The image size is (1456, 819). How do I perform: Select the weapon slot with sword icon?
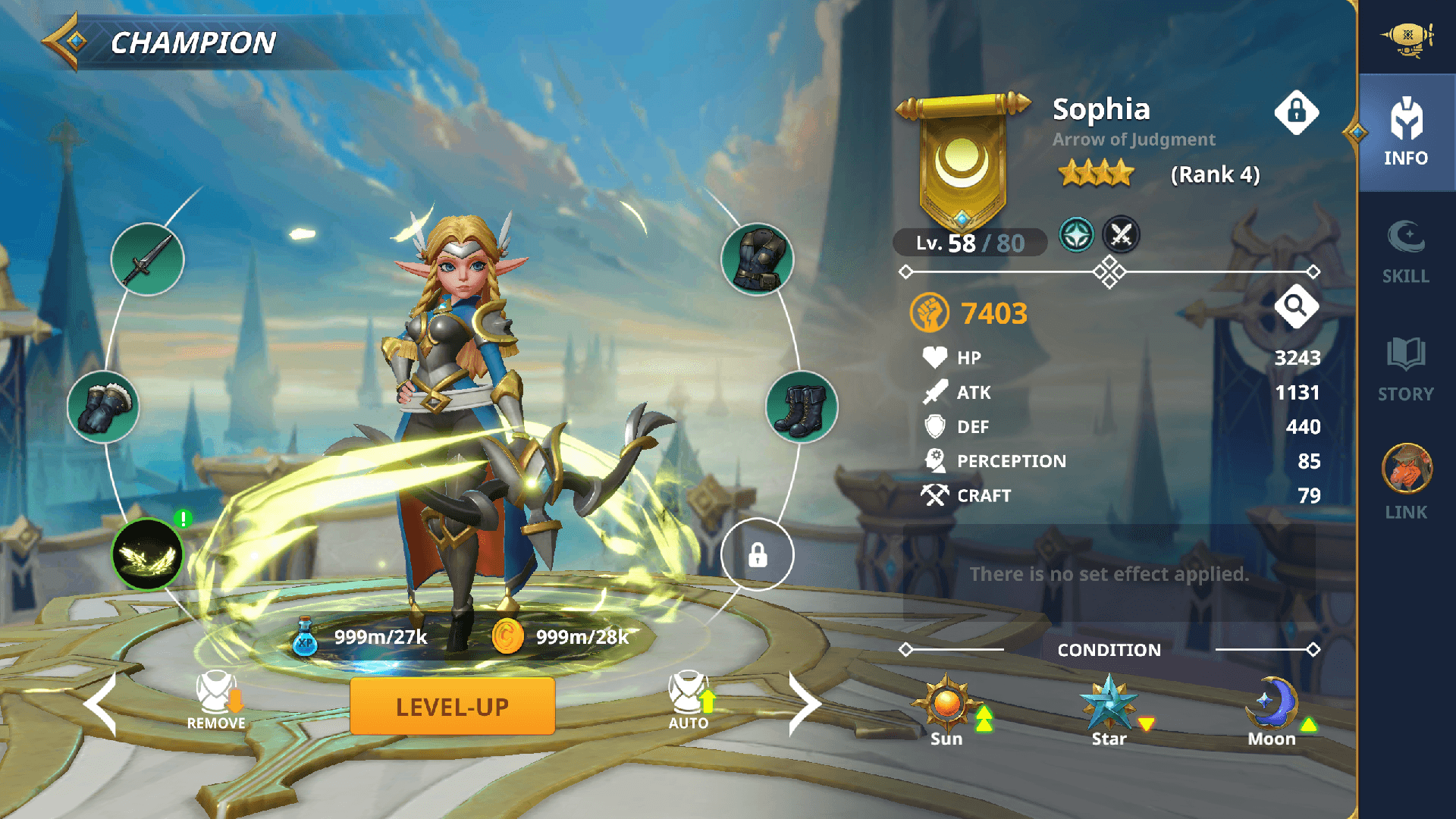pos(147,259)
